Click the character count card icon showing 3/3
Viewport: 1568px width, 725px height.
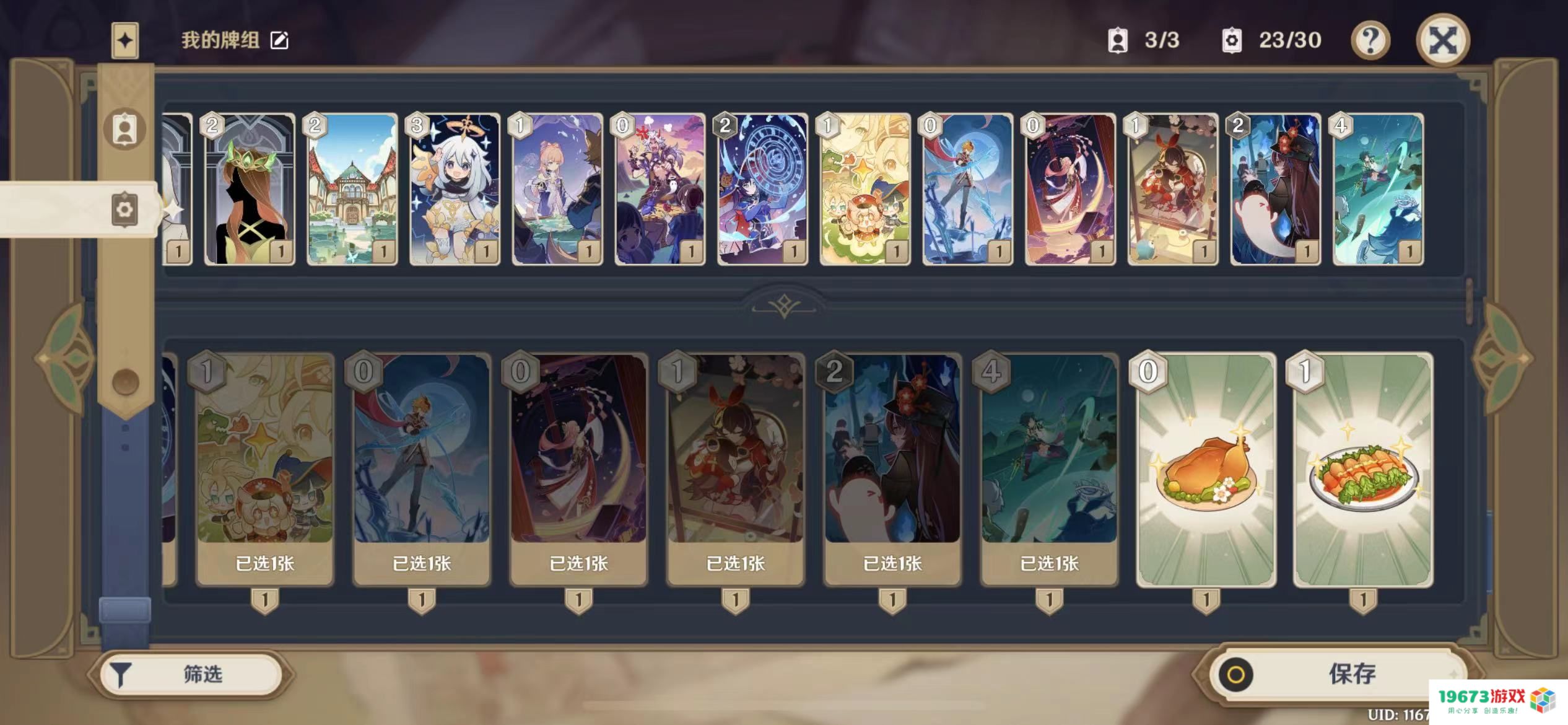click(x=1118, y=40)
